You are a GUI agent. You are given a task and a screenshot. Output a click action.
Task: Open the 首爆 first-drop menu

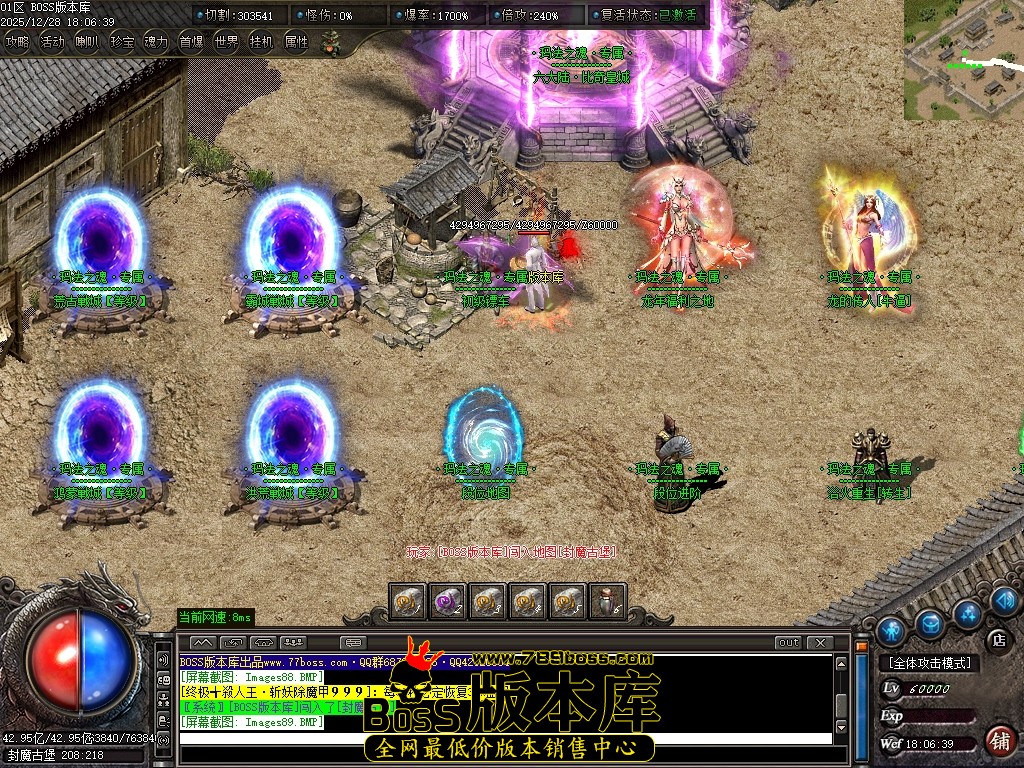tap(191, 42)
